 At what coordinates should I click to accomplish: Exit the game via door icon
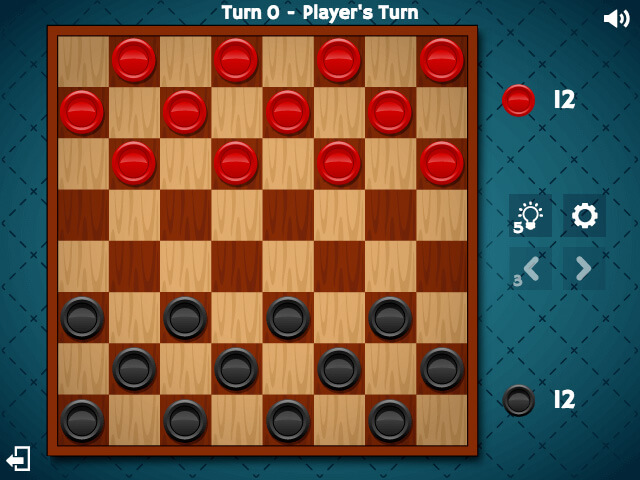tap(18, 459)
